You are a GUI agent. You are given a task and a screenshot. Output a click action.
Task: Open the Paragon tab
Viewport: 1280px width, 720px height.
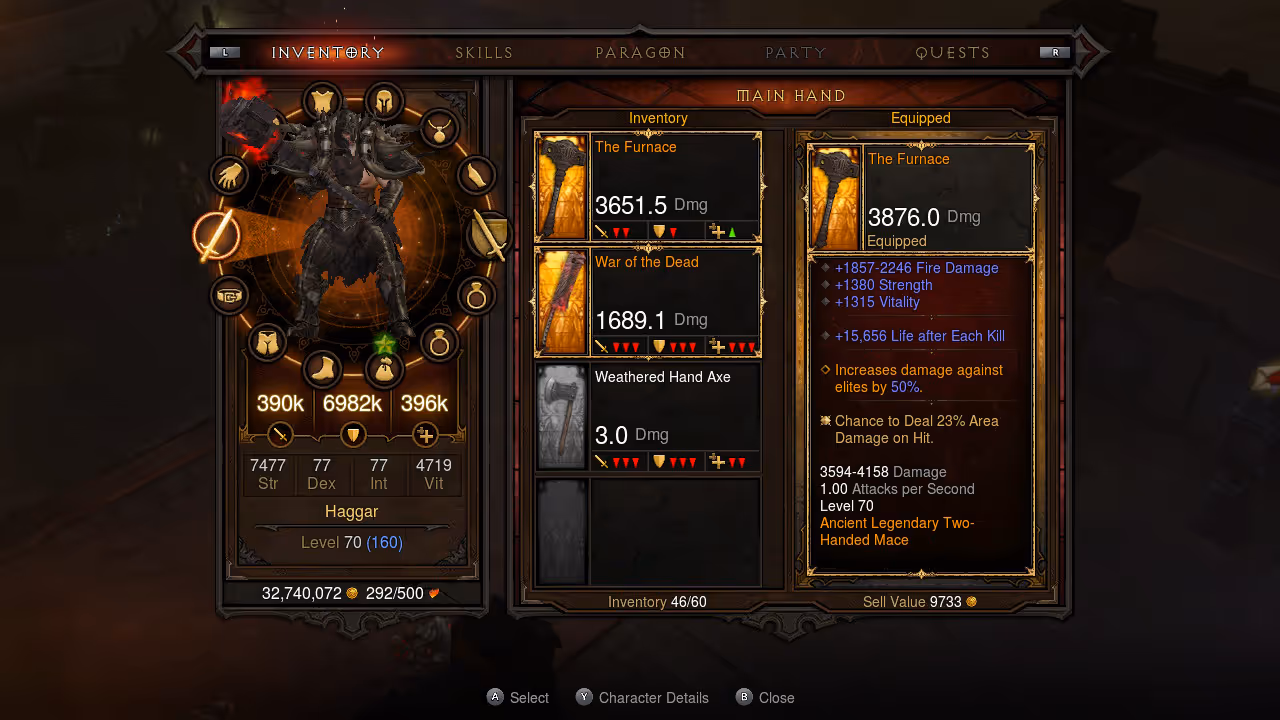[x=640, y=52]
